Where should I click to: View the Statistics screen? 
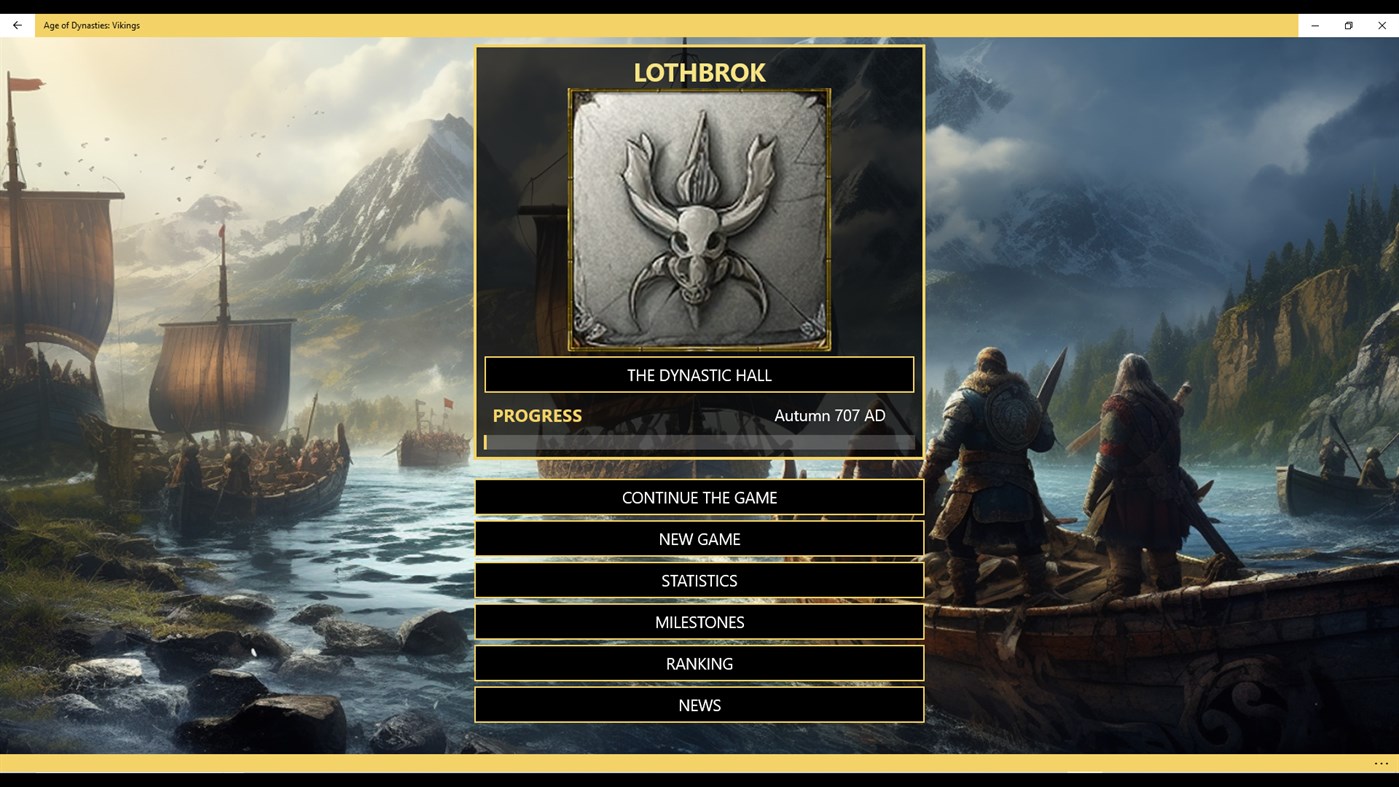point(699,580)
